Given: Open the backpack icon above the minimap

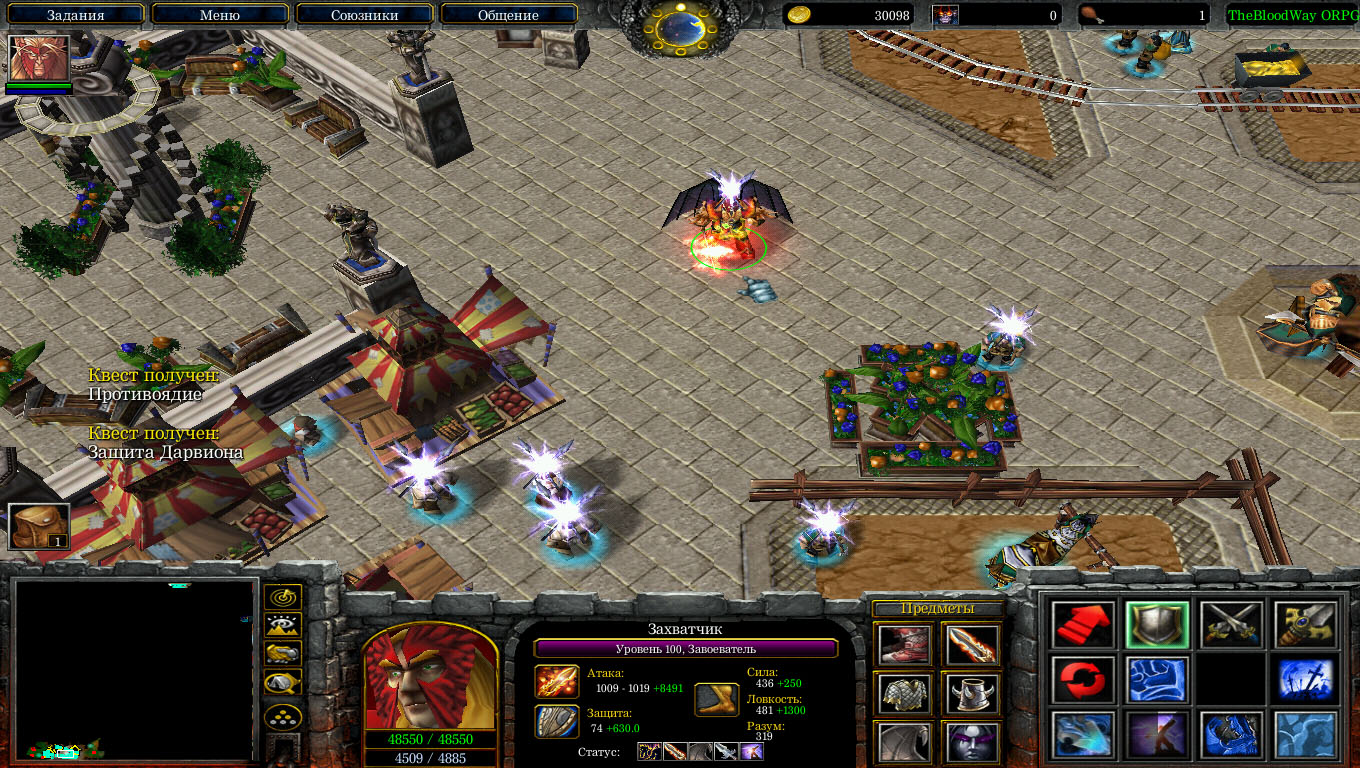Looking at the screenshot, I should coord(39,526).
